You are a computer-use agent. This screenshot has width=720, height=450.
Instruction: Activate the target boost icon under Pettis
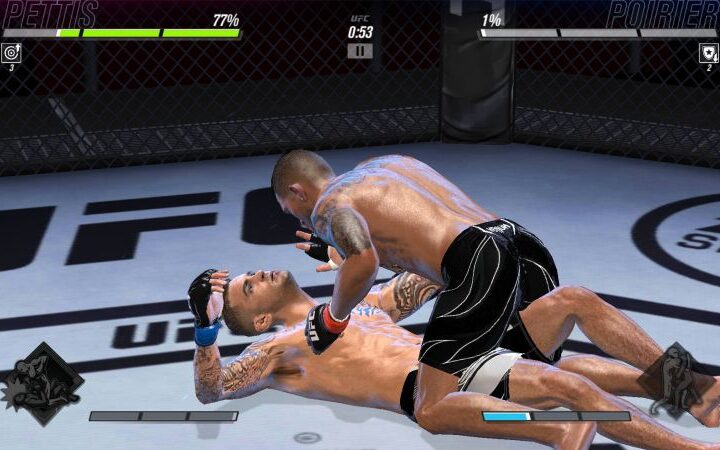point(11,53)
